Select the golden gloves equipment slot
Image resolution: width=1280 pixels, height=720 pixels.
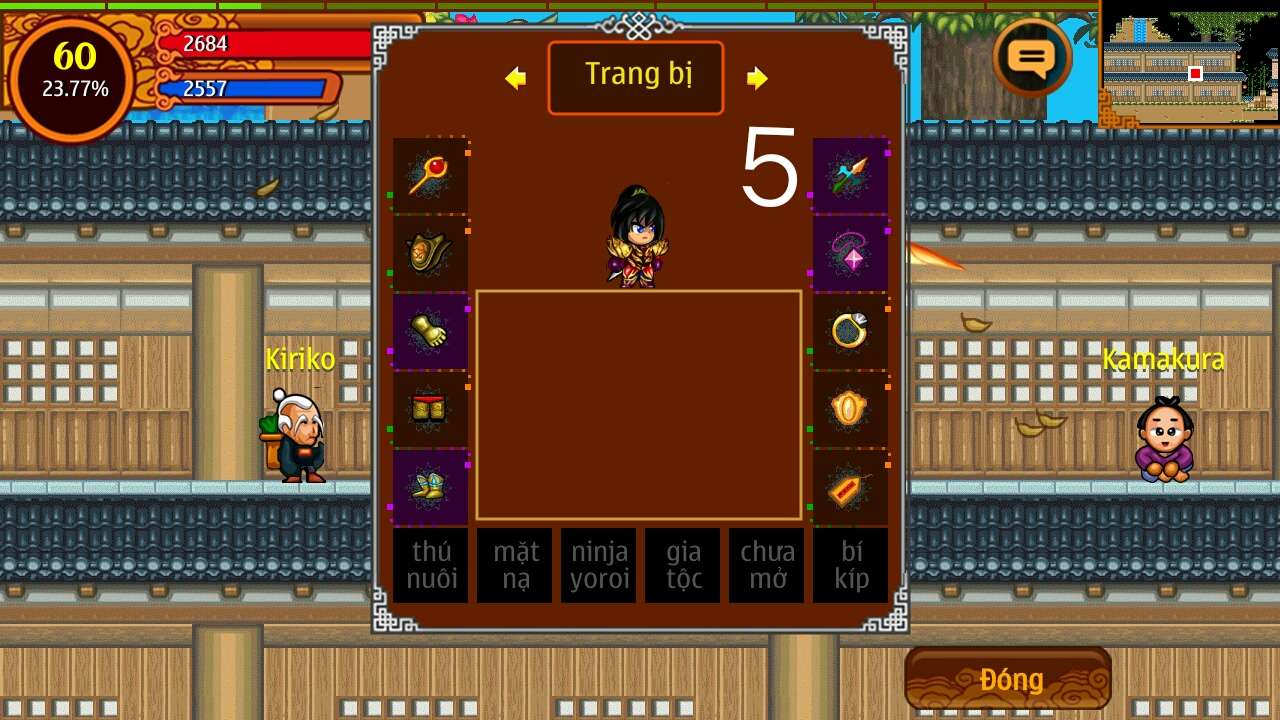[x=430, y=331]
